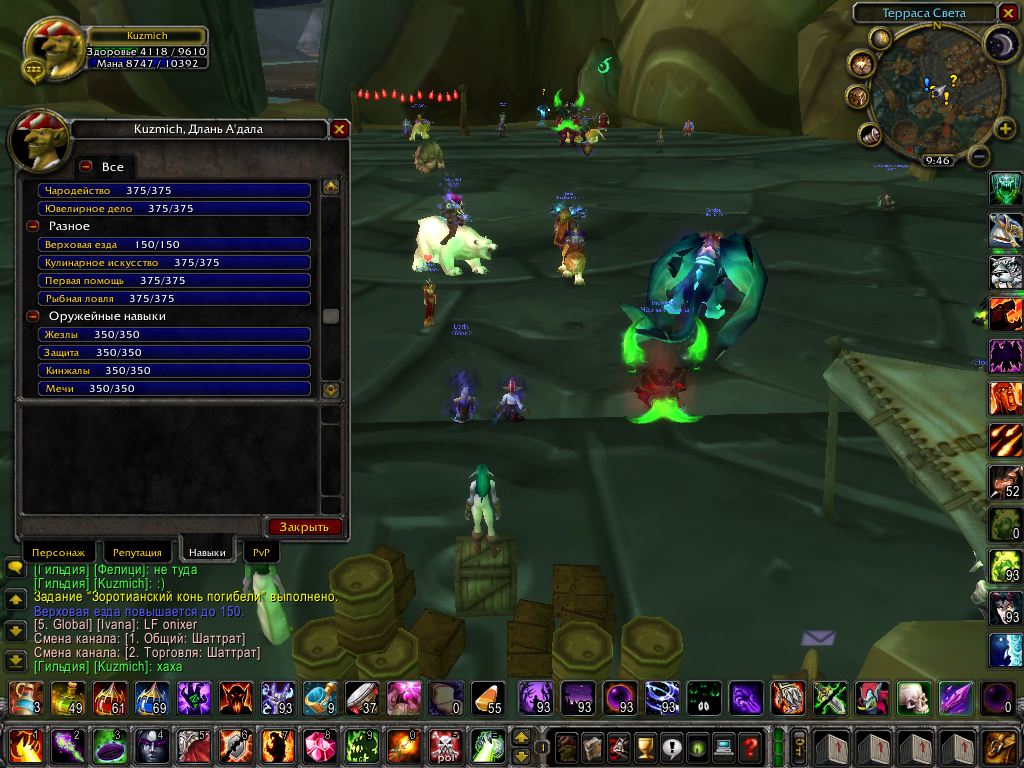The image size is (1024, 768).
Task: Open the Репутация tab
Action: click(137, 552)
